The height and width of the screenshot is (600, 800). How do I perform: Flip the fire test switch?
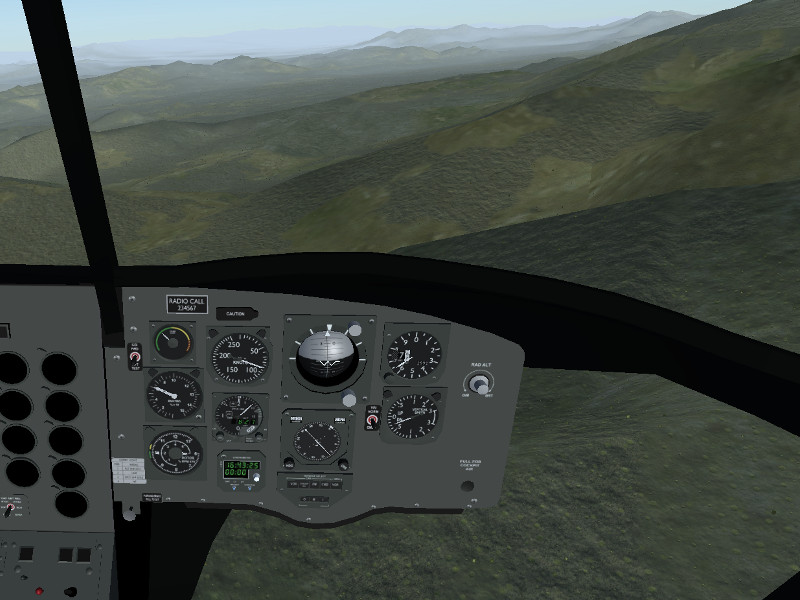[x=135, y=357]
